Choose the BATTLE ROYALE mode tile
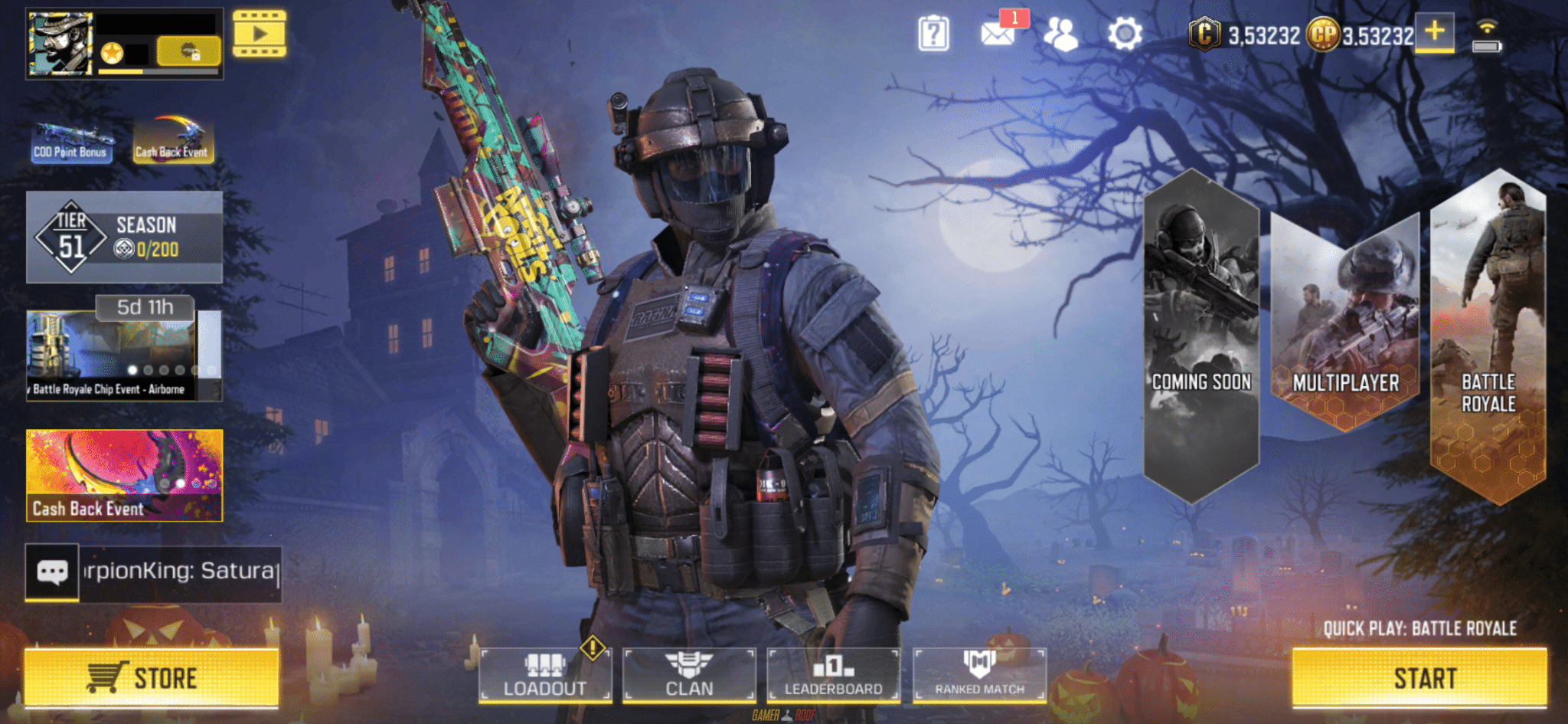Screen dimensions: 1568x724 [x=1488, y=337]
